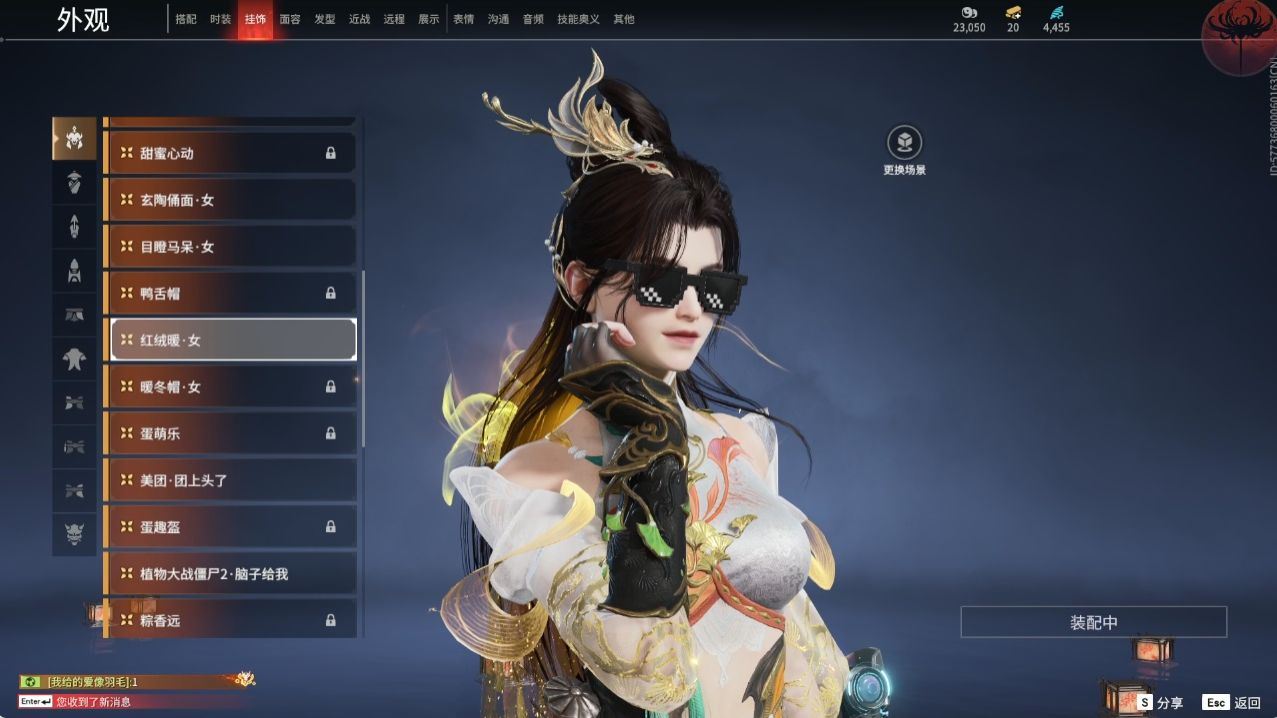Open the 分享 share option
The image size is (1277, 718).
coord(1160,703)
